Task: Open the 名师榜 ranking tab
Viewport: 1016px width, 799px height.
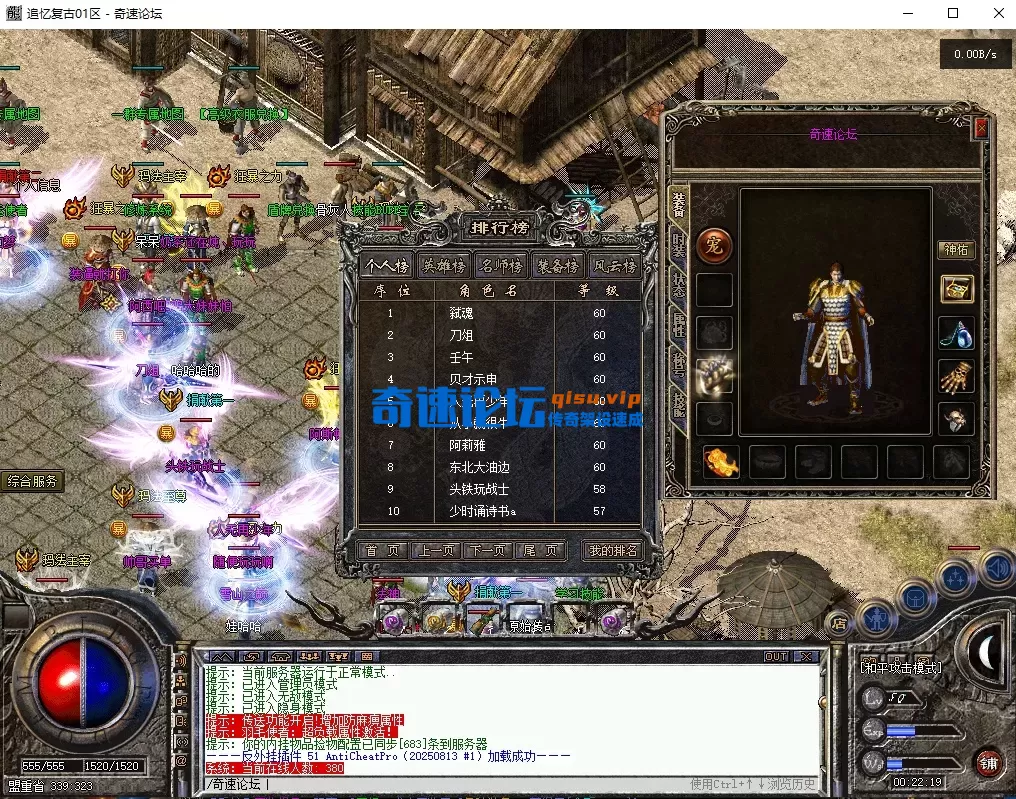Action: [x=500, y=266]
